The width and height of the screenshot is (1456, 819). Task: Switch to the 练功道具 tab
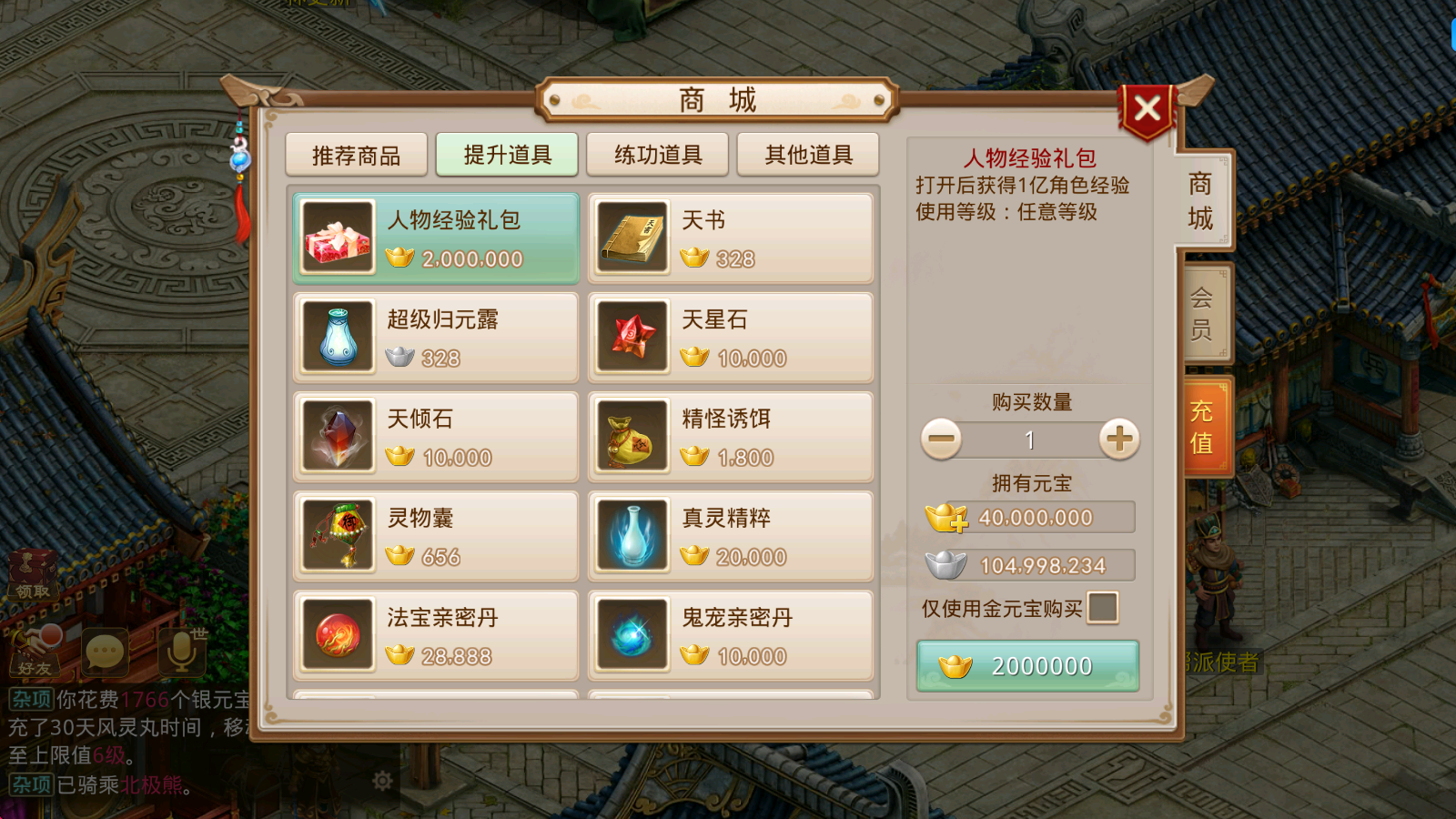(657, 155)
